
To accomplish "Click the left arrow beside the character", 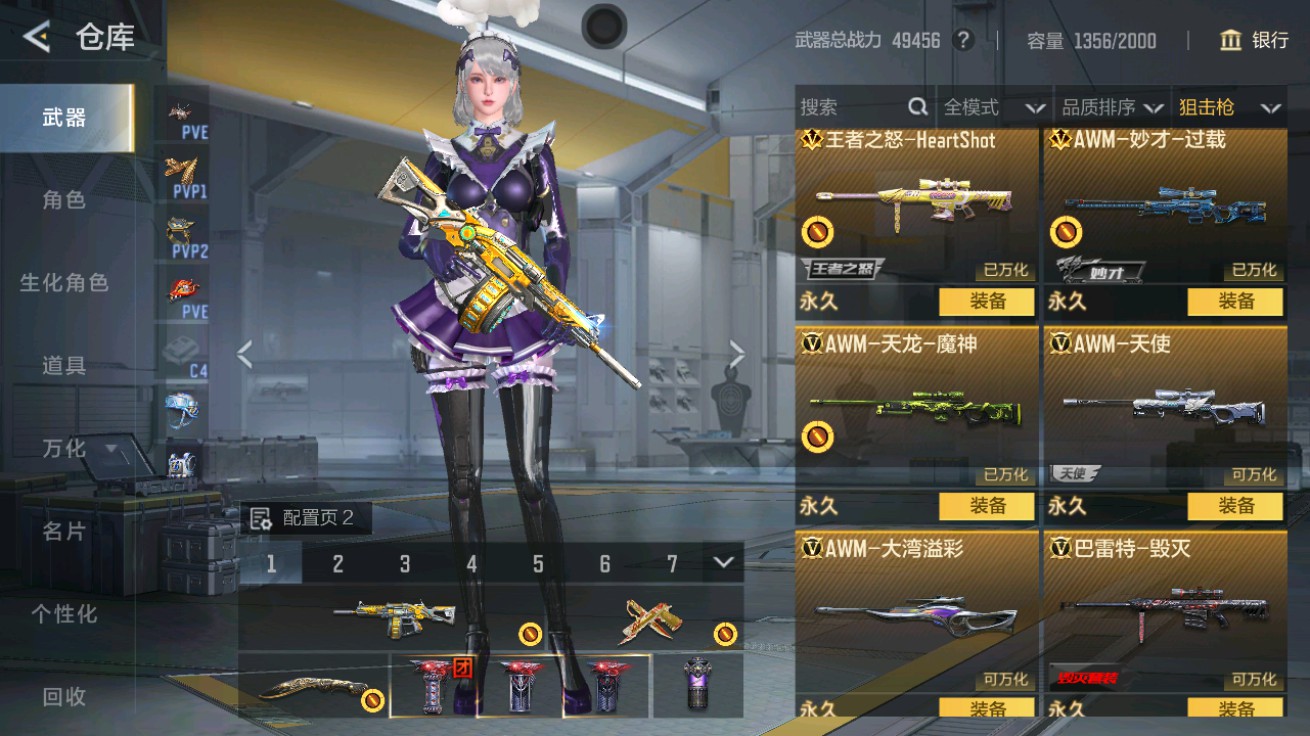I will (246, 355).
